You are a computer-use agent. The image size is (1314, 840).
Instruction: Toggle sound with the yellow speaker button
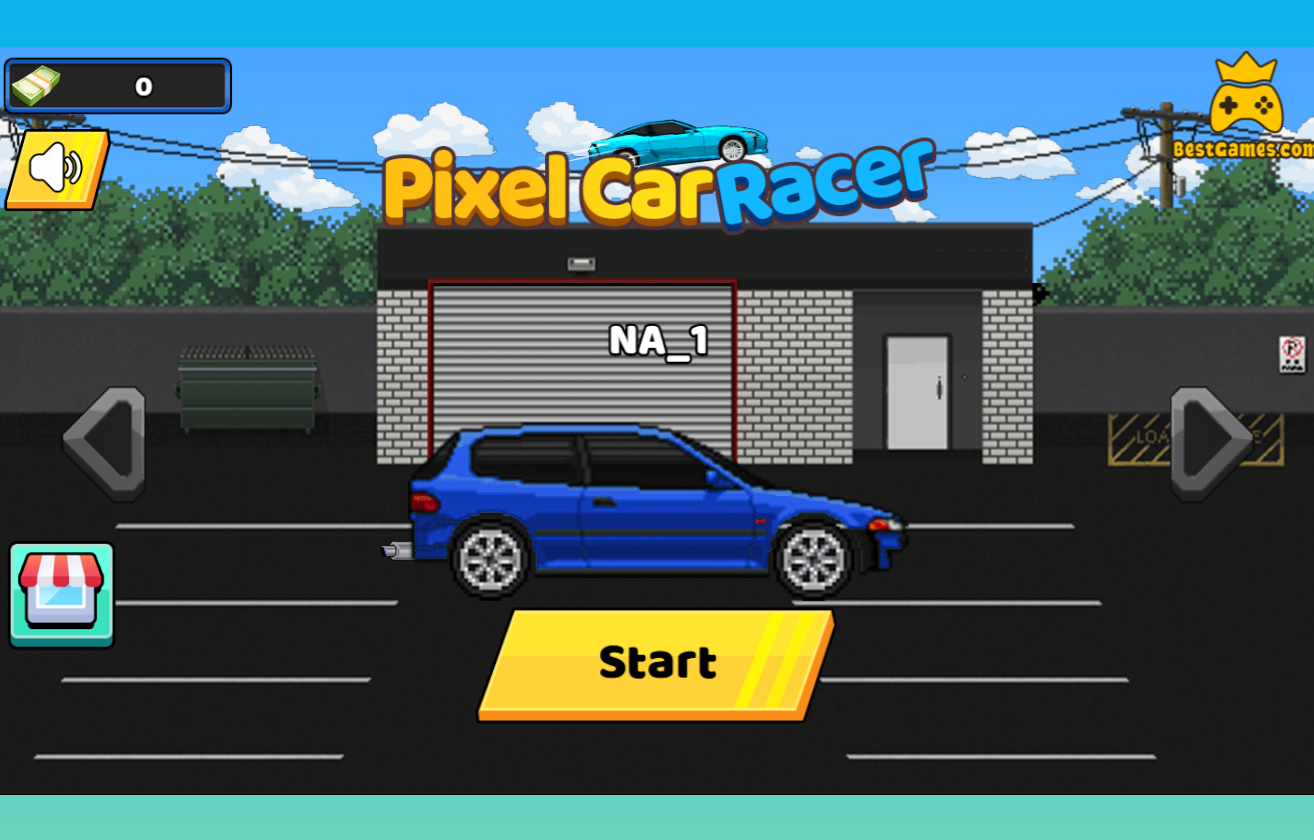point(55,168)
